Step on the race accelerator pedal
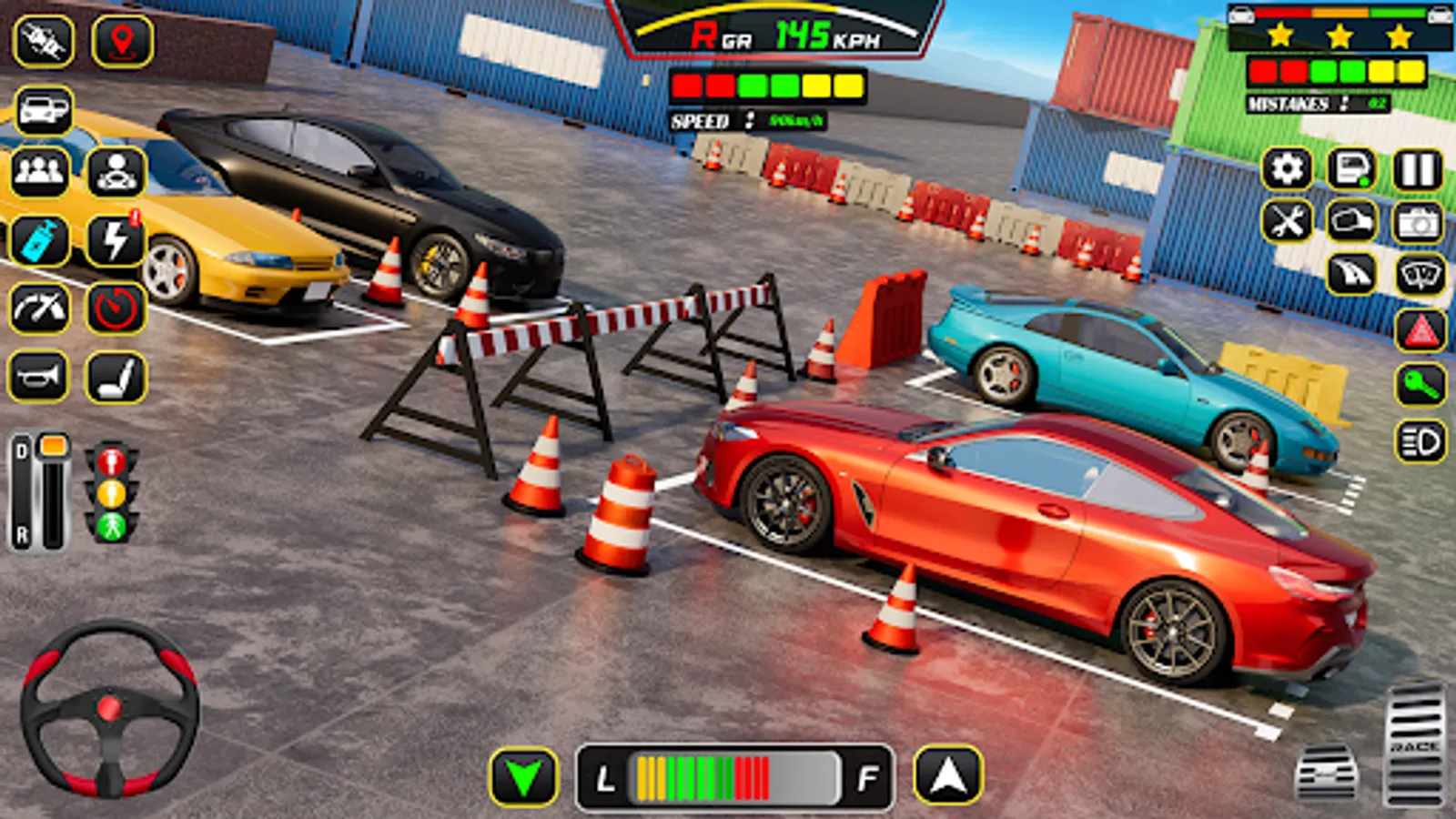Image resolution: width=1456 pixels, height=819 pixels. click(1415, 744)
